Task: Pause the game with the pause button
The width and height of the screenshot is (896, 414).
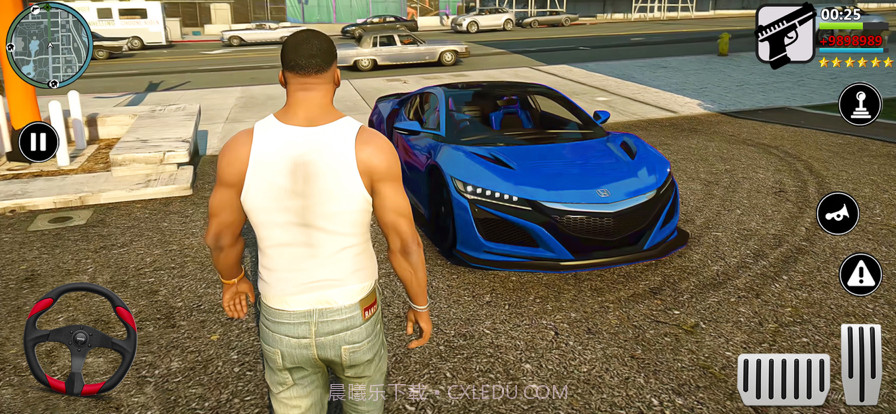Action: pos(38,142)
